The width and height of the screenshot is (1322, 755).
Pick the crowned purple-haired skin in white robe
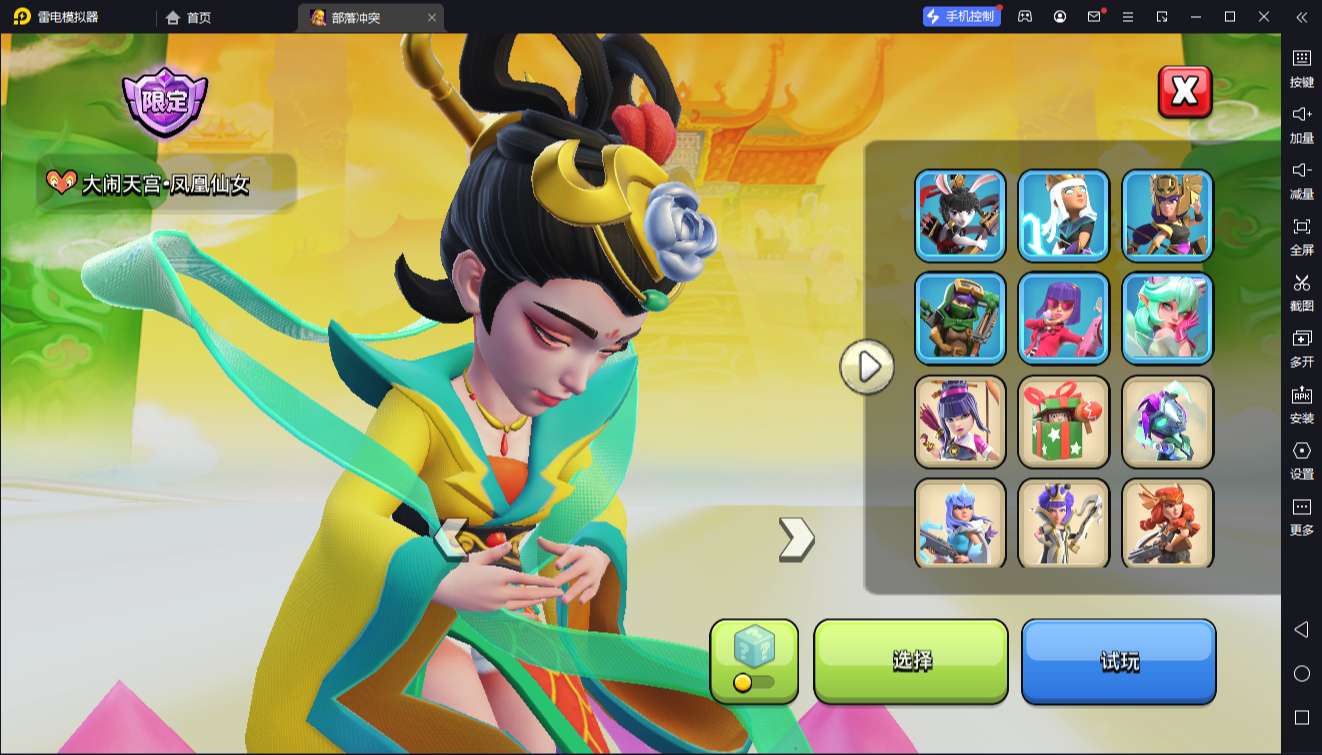[x=1064, y=522]
